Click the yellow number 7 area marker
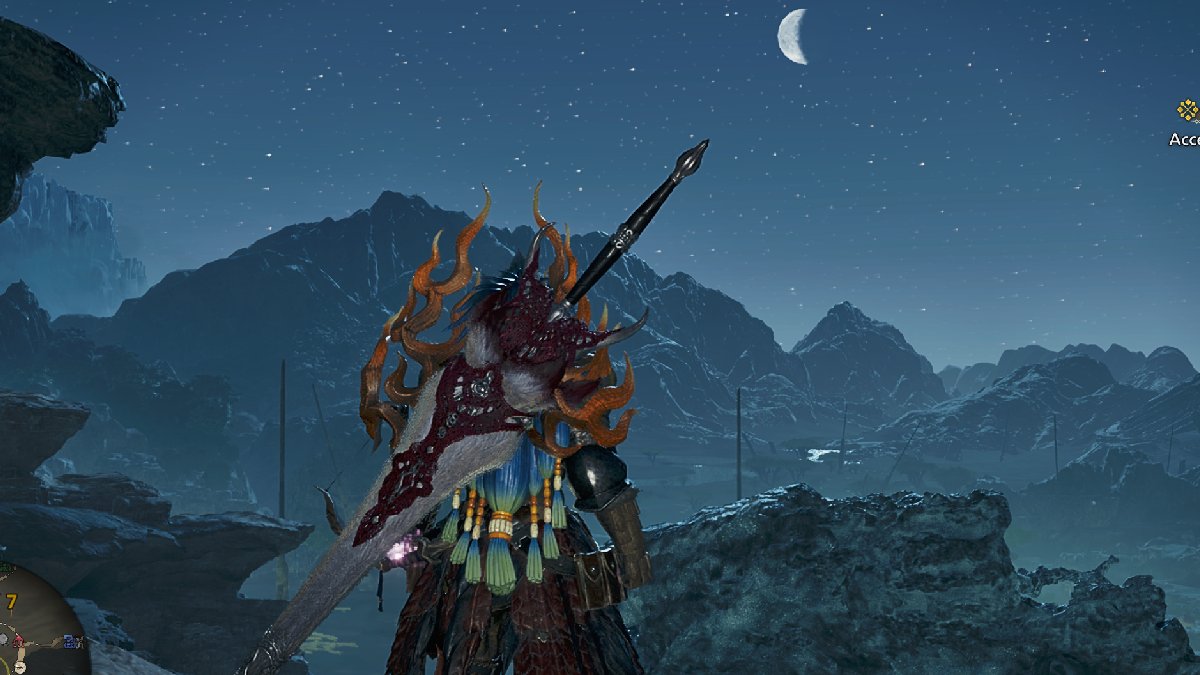The width and height of the screenshot is (1200, 675). point(11,601)
